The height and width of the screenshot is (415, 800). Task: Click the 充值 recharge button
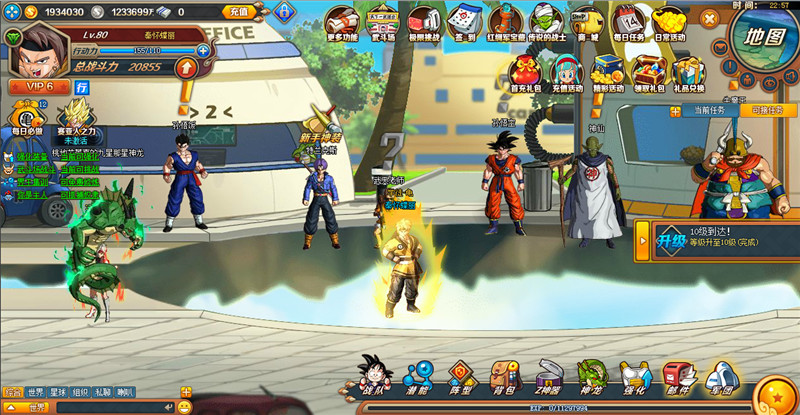238,12
